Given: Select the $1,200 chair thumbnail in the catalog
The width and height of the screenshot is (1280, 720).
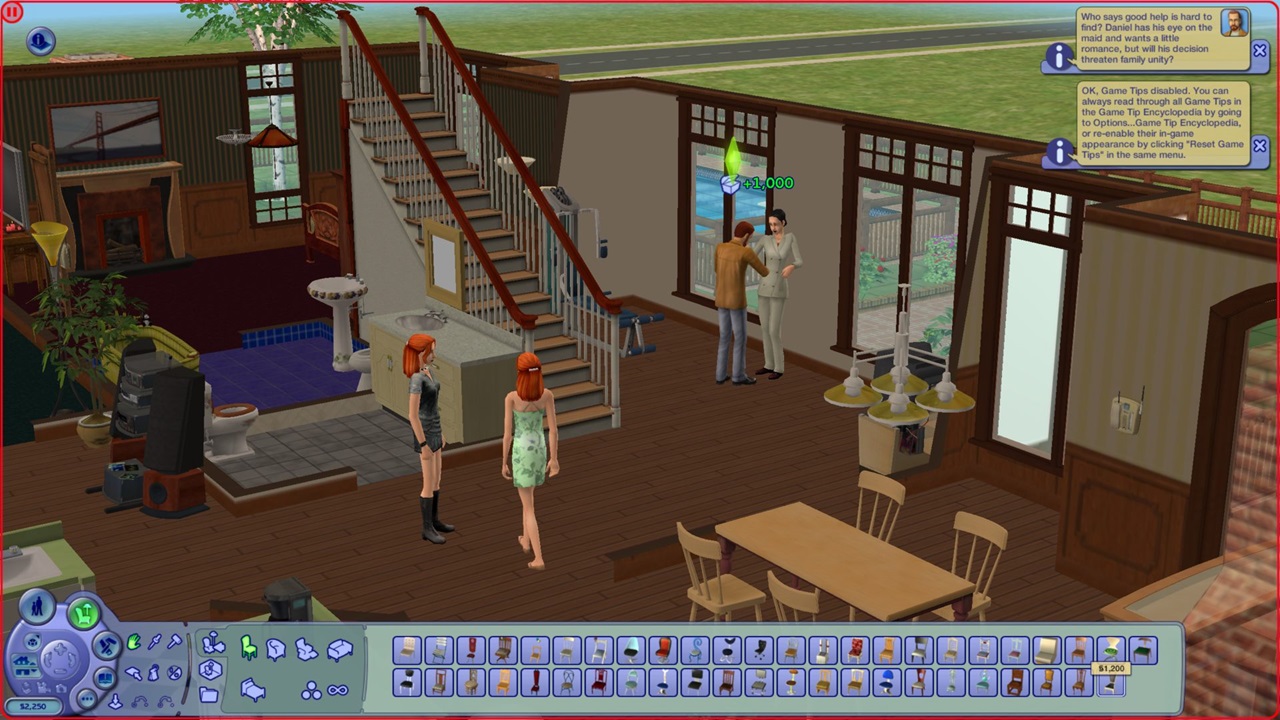Looking at the screenshot, I should coord(1112,684).
